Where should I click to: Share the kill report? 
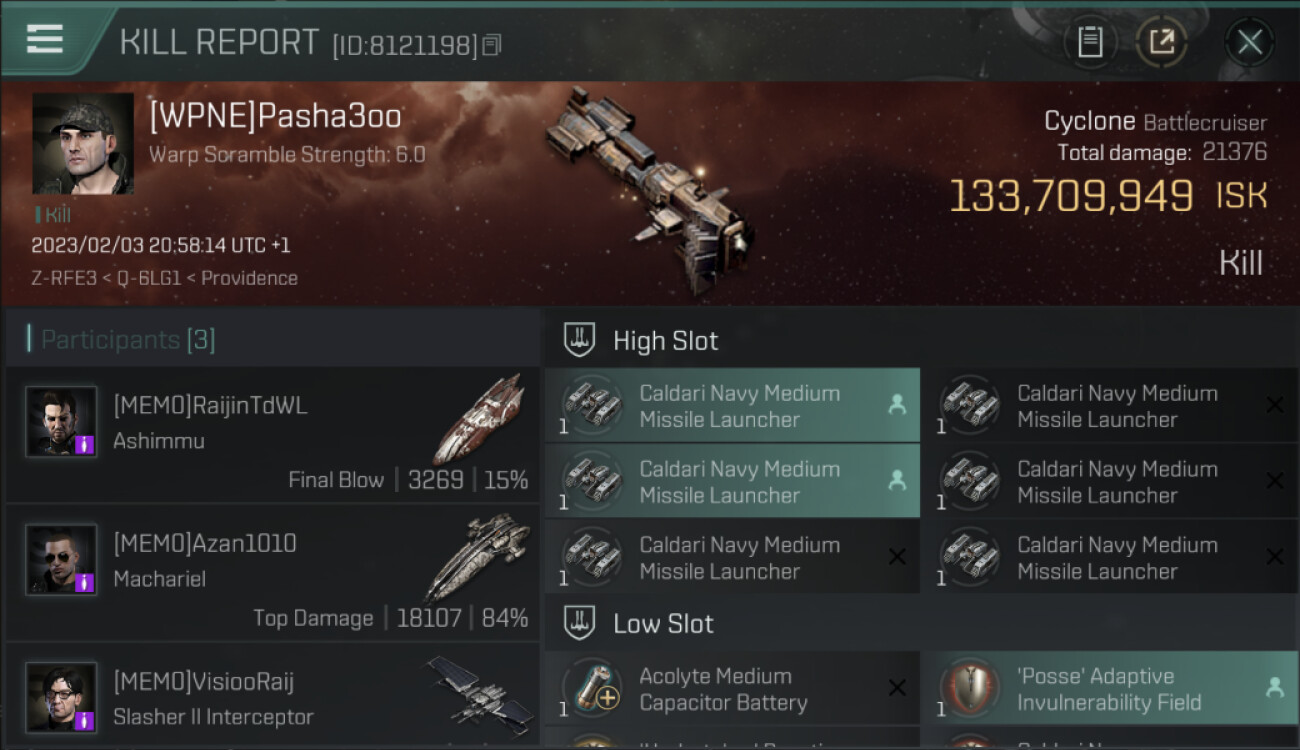(x=1161, y=42)
